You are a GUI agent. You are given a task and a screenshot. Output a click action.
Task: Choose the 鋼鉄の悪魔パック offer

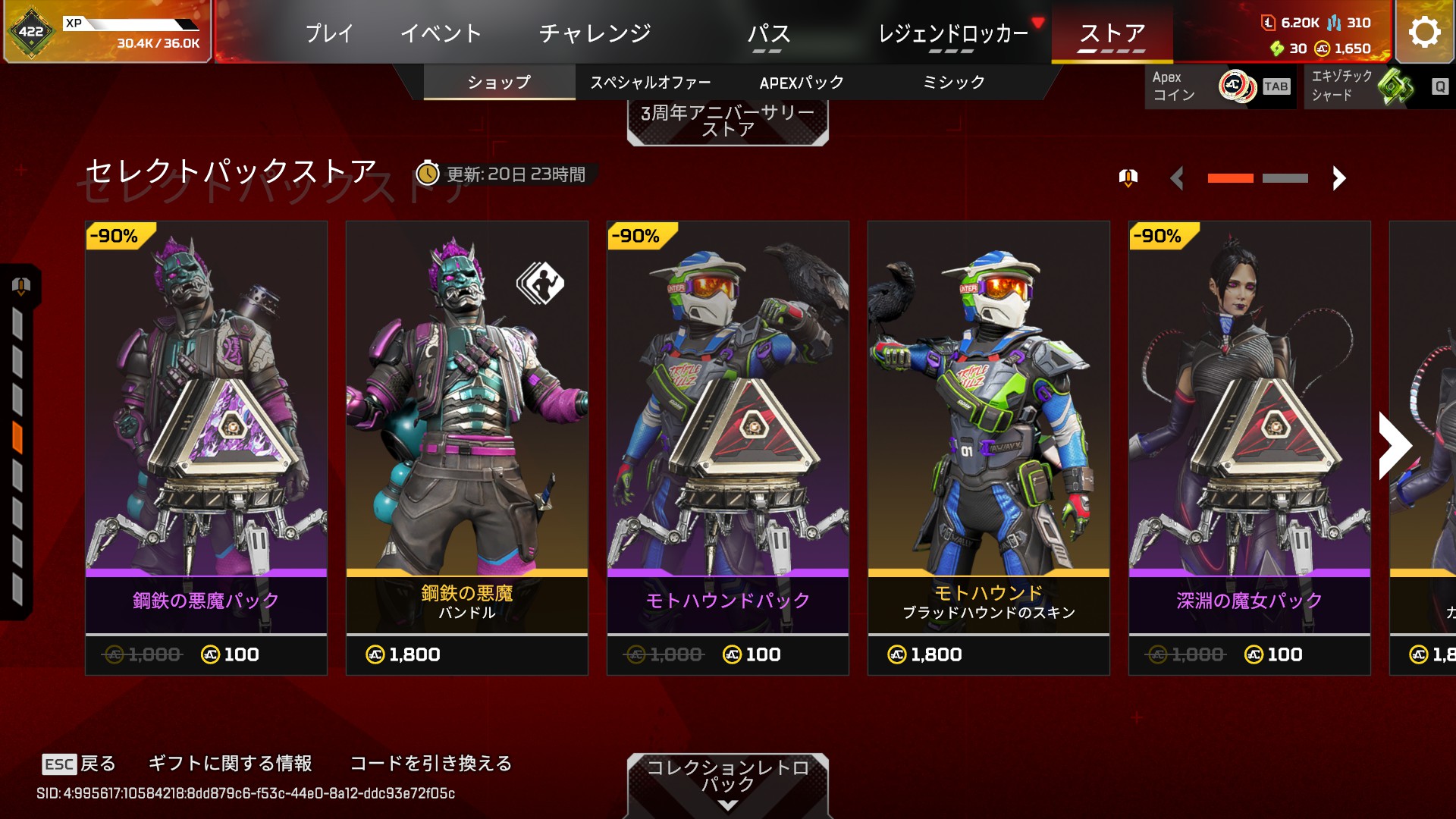pos(206,447)
